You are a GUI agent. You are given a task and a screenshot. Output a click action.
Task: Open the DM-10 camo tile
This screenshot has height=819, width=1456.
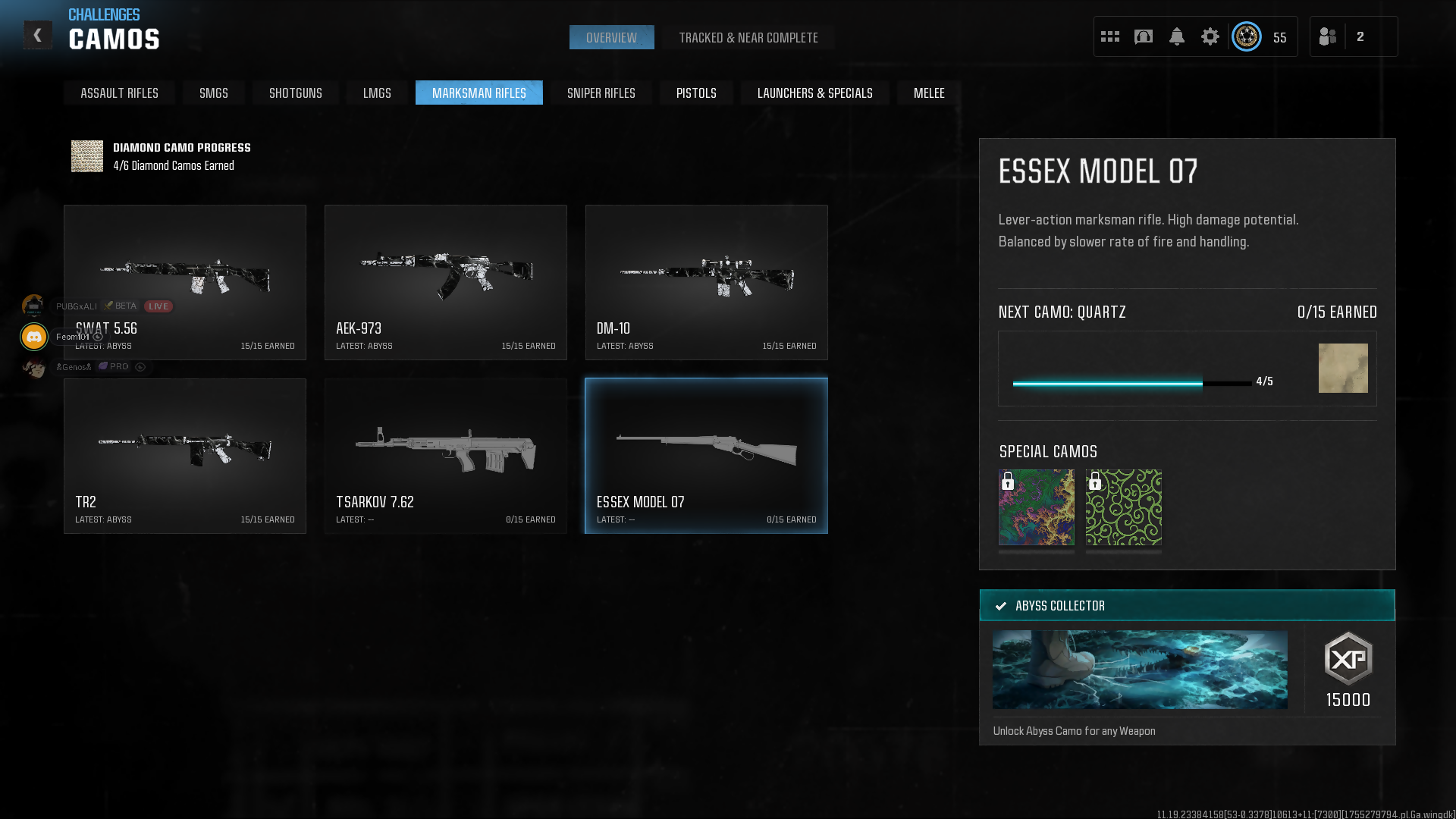pos(706,282)
